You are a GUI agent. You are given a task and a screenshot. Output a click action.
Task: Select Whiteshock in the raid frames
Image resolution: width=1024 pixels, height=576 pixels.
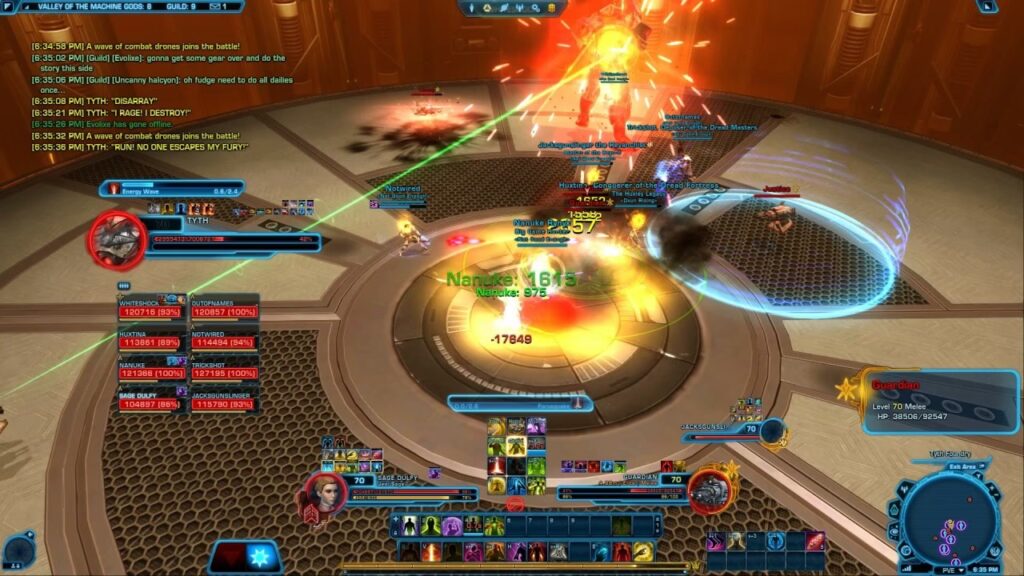pyautogui.click(x=151, y=312)
